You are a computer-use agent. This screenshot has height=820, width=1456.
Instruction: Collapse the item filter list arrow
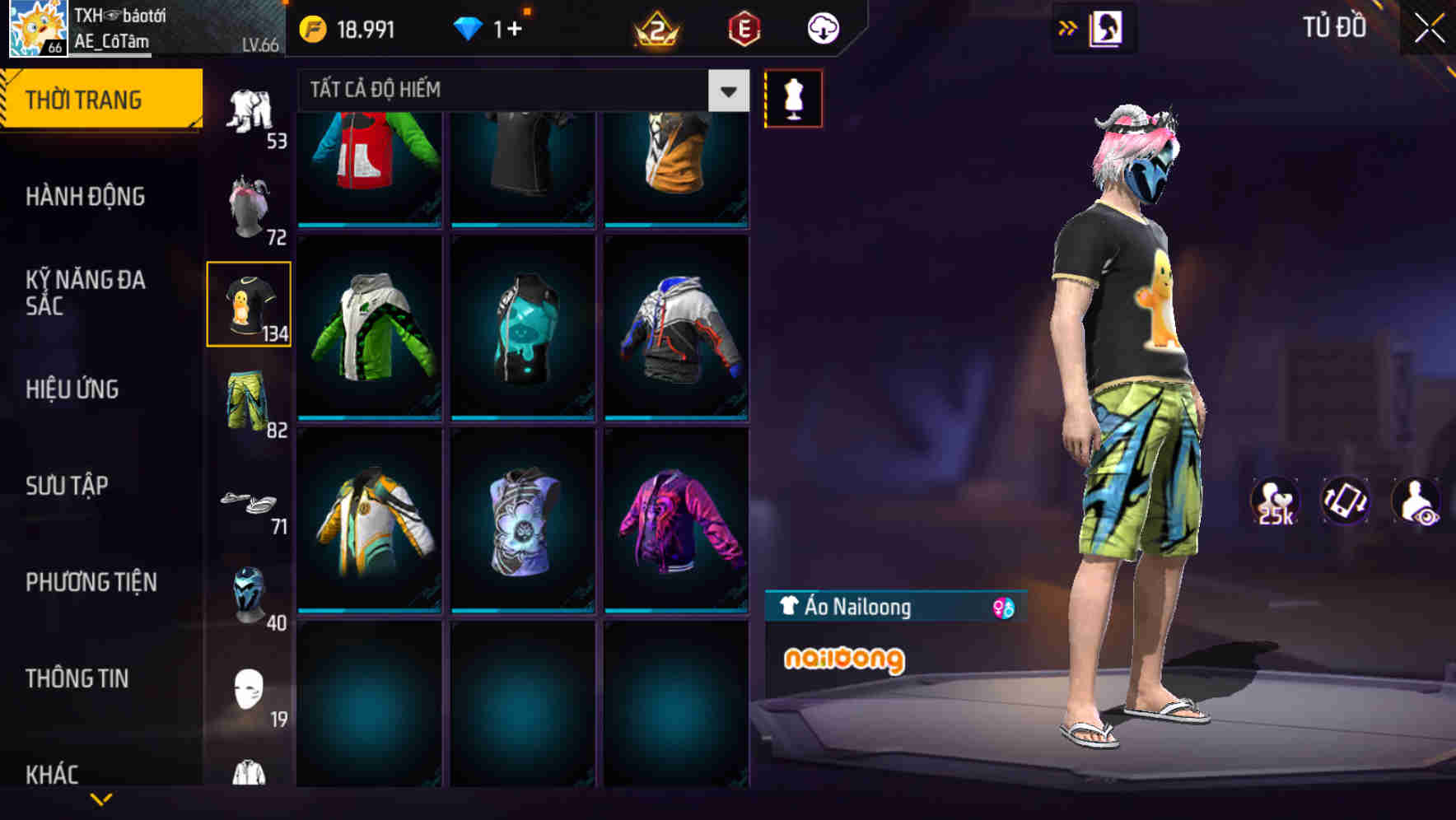[x=727, y=91]
